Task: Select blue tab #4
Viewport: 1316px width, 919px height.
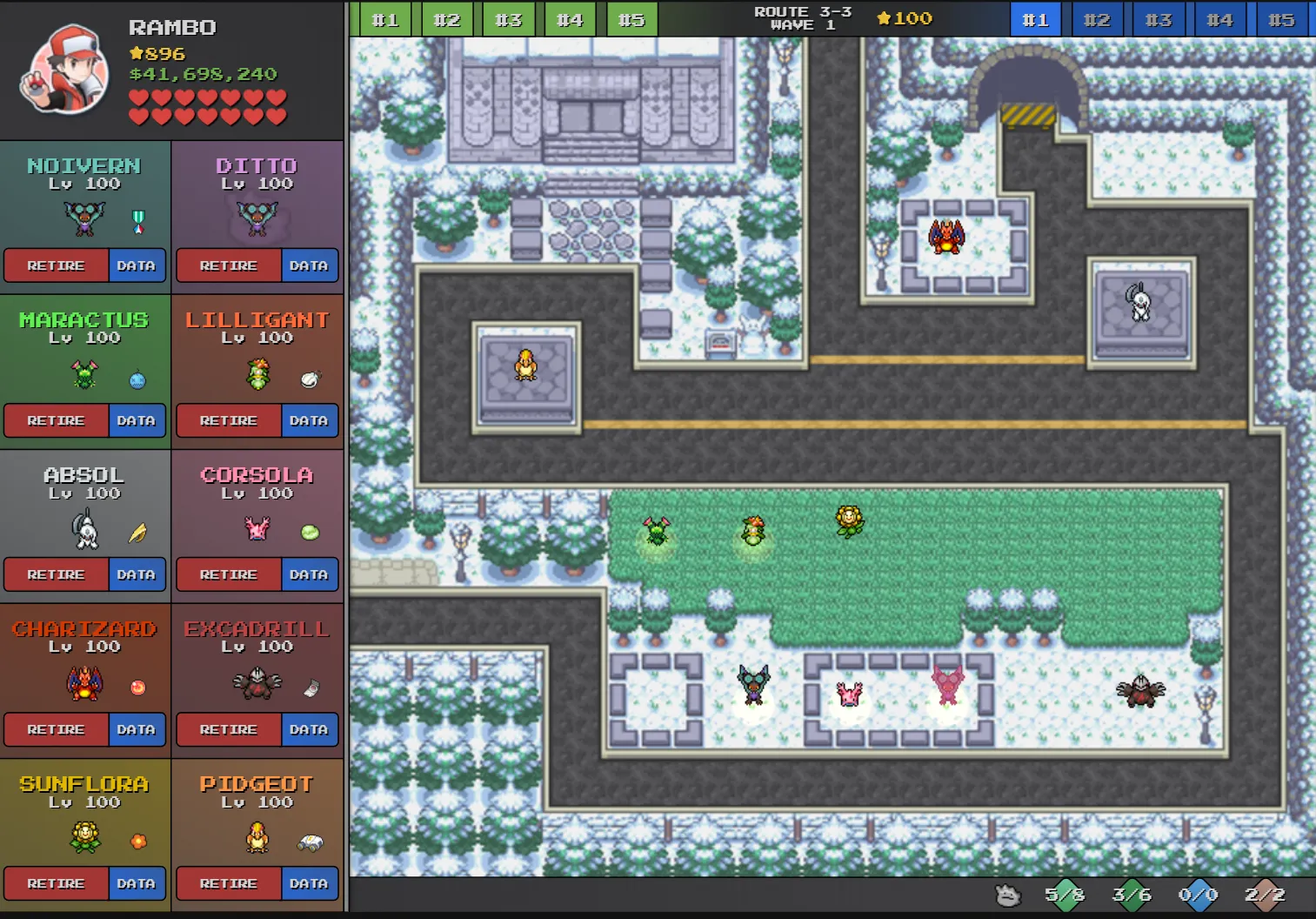Action: tap(1219, 19)
